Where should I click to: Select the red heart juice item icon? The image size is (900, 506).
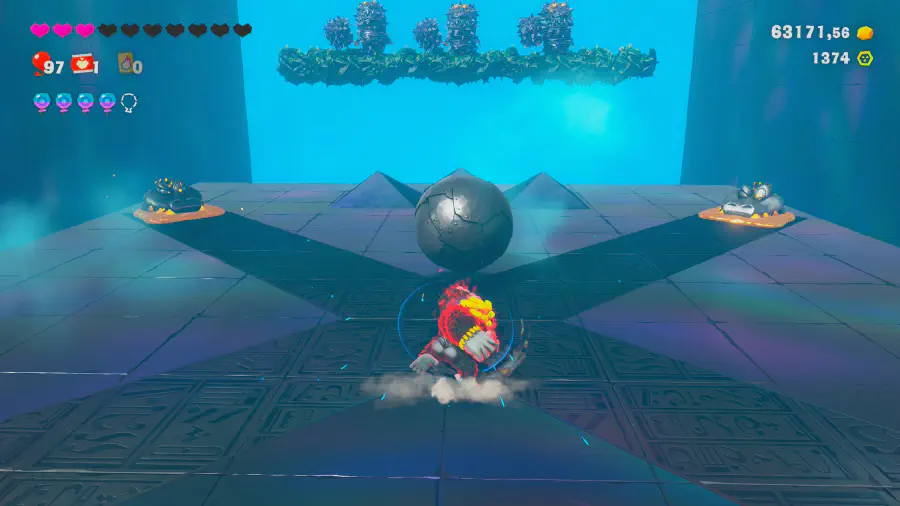[84, 65]
